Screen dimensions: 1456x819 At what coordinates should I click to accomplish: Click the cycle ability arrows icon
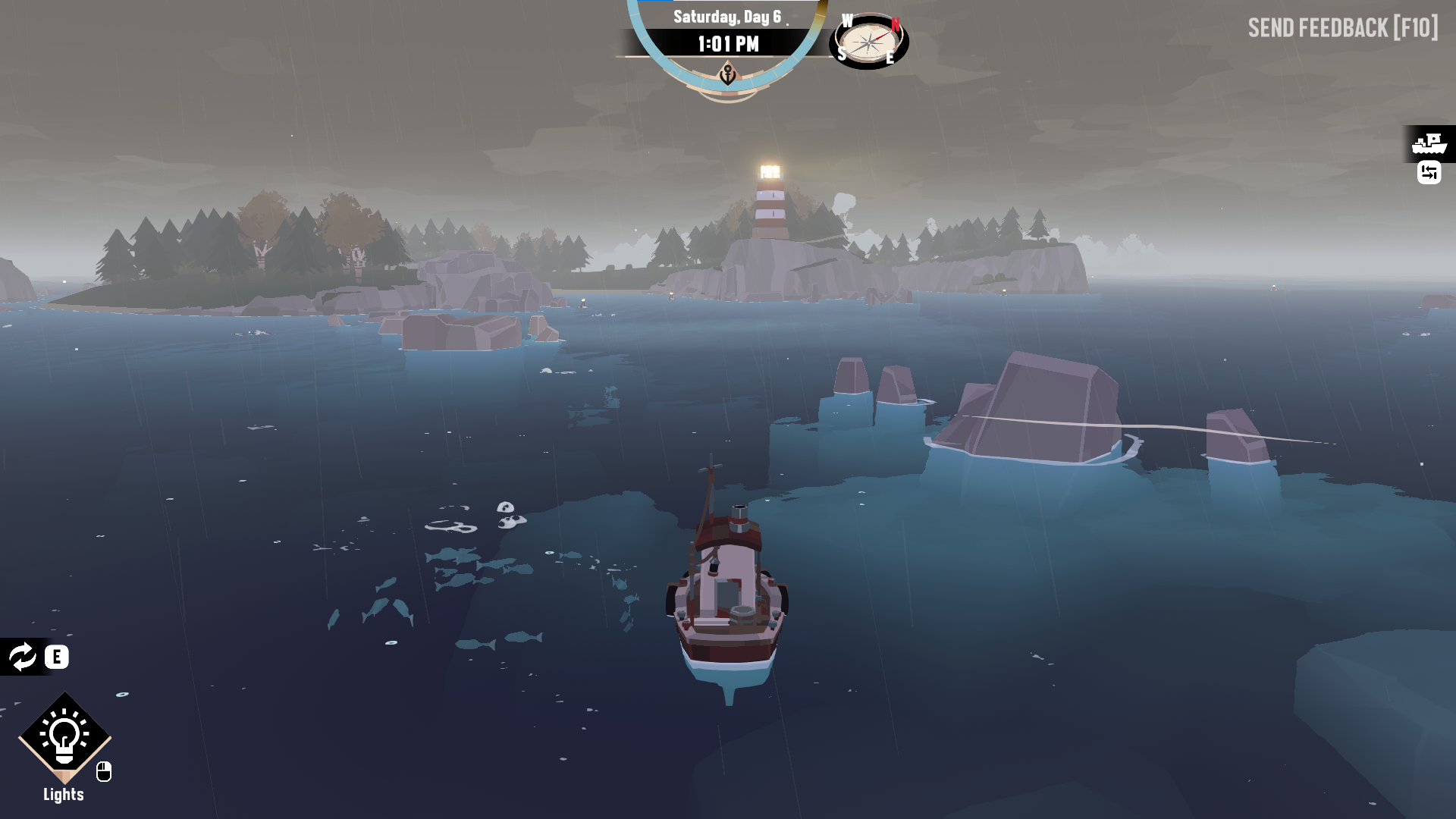click(x=22, y=657)
